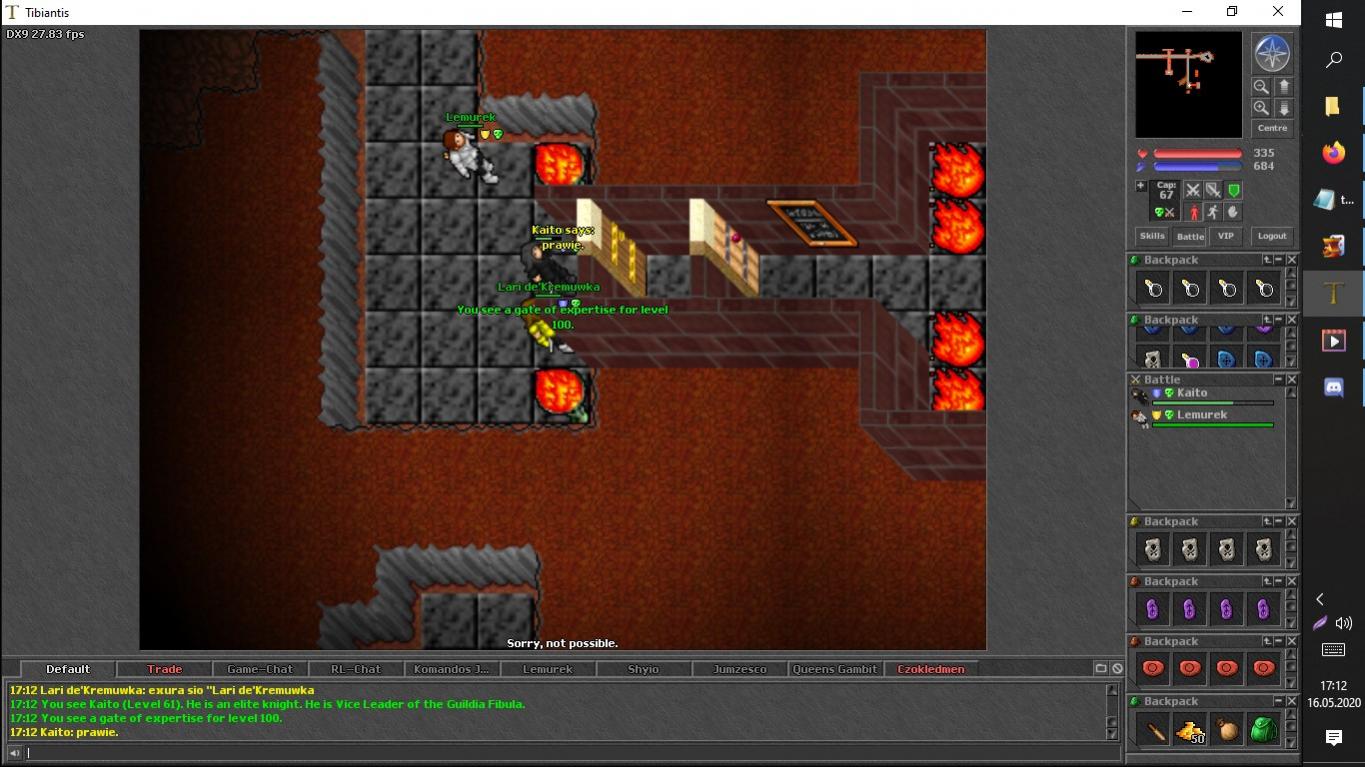Log out with the Logout button

tap(1272, 236)
